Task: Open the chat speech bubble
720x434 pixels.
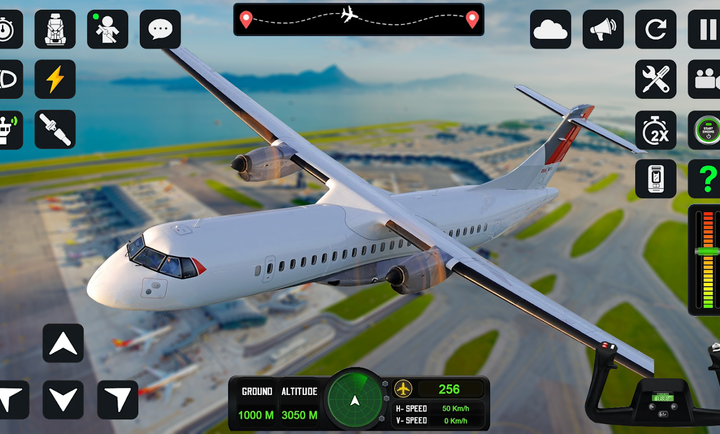Action: [160, 29]
